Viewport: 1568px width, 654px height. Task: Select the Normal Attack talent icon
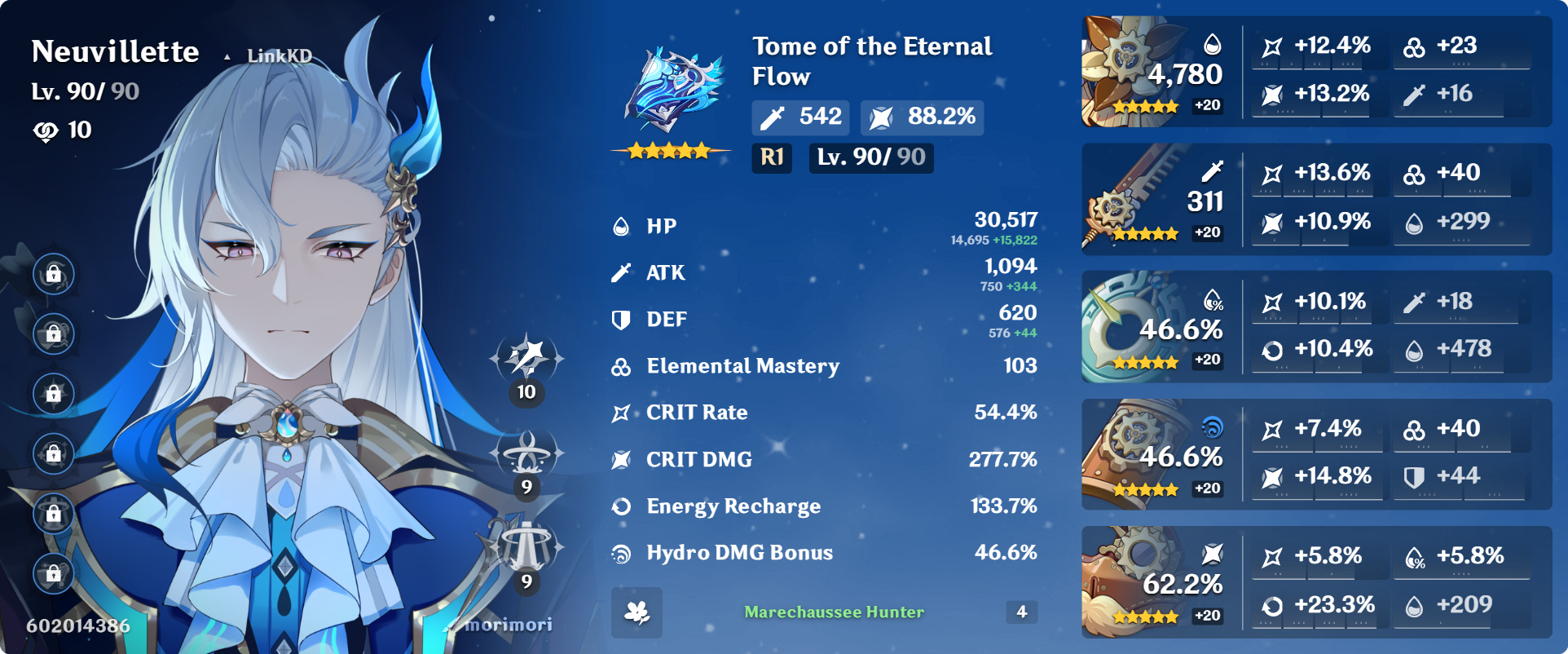tap(528, 359)
